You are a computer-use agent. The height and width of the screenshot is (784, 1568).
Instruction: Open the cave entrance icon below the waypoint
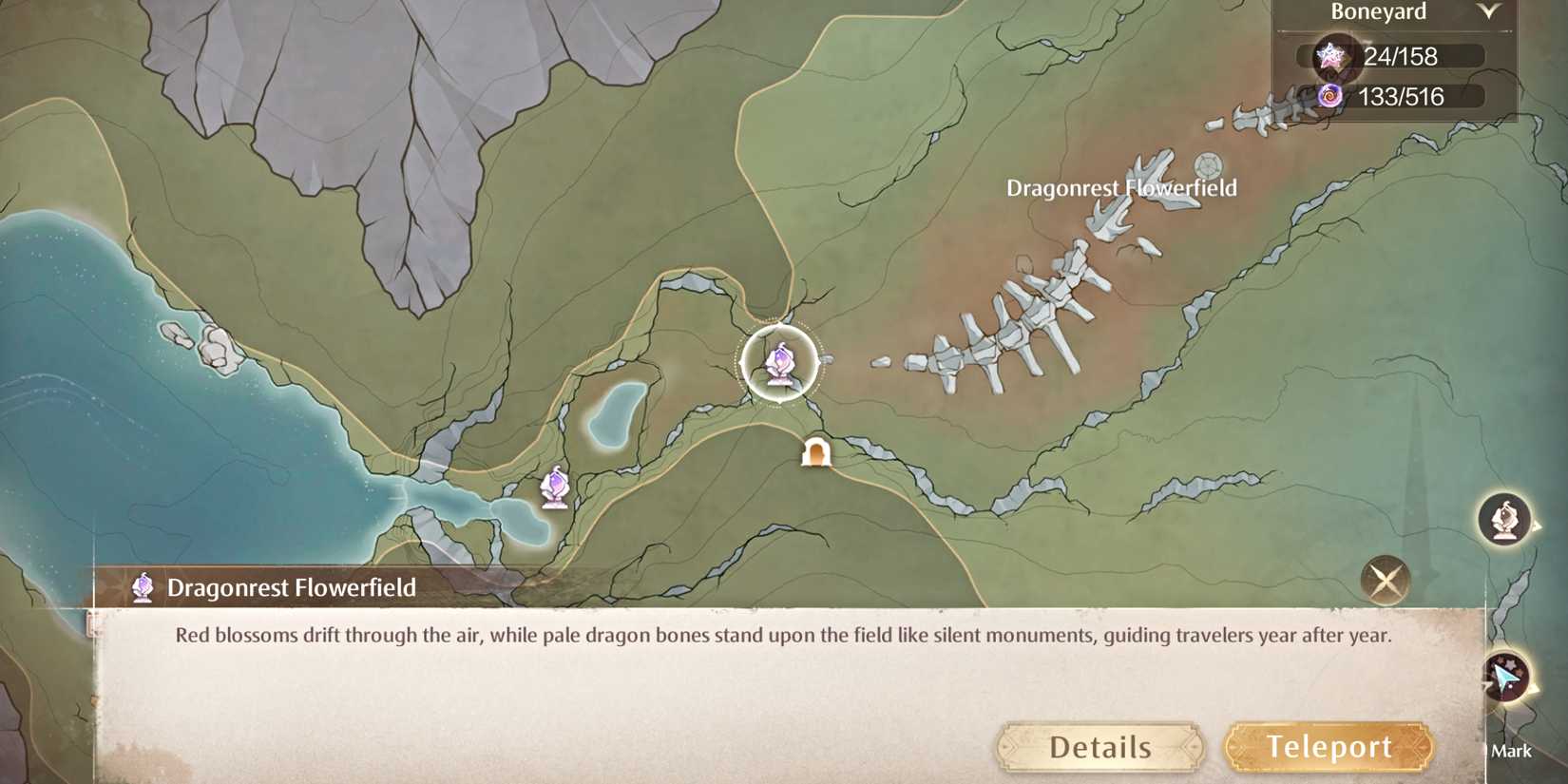[x=817, y=452]
